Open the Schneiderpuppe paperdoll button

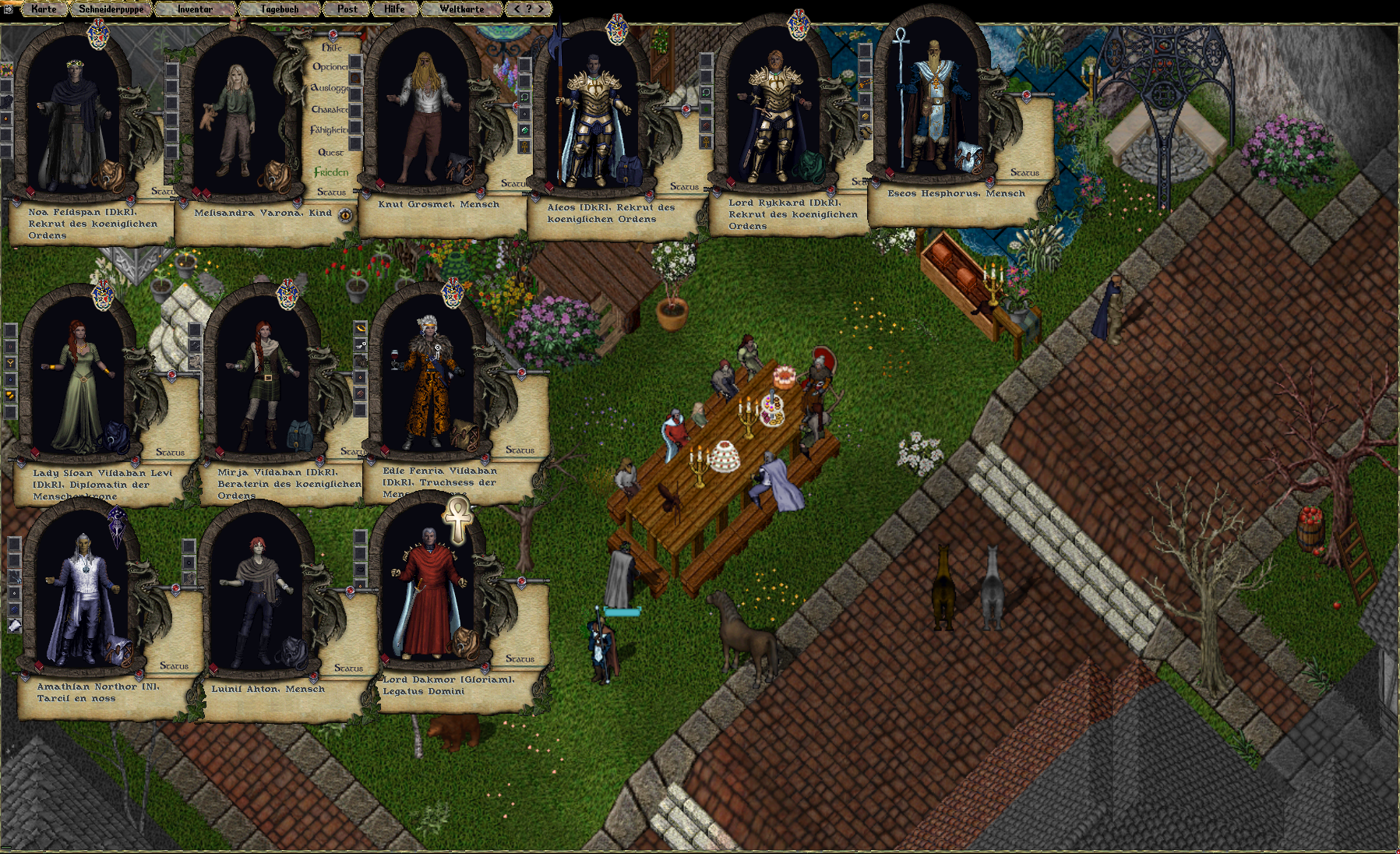point(111,9)
